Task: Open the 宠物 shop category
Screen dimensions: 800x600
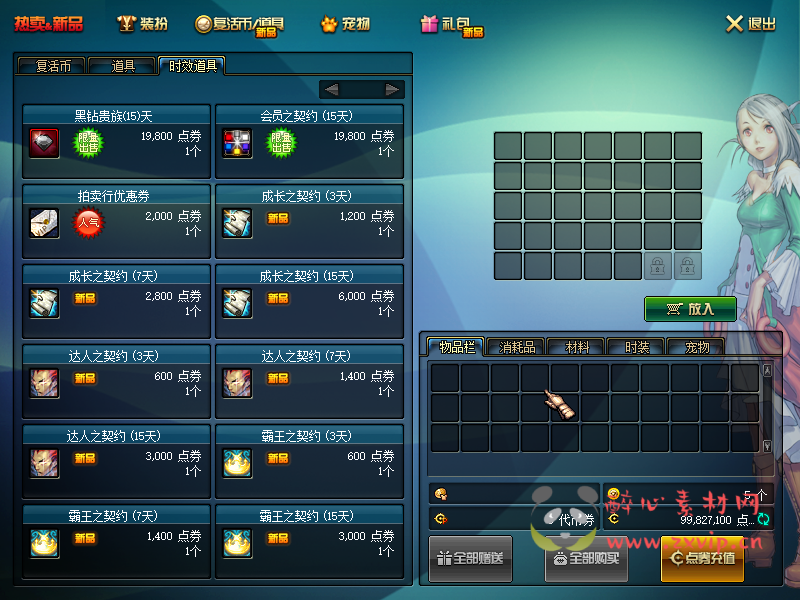Action: pos(346,24)
